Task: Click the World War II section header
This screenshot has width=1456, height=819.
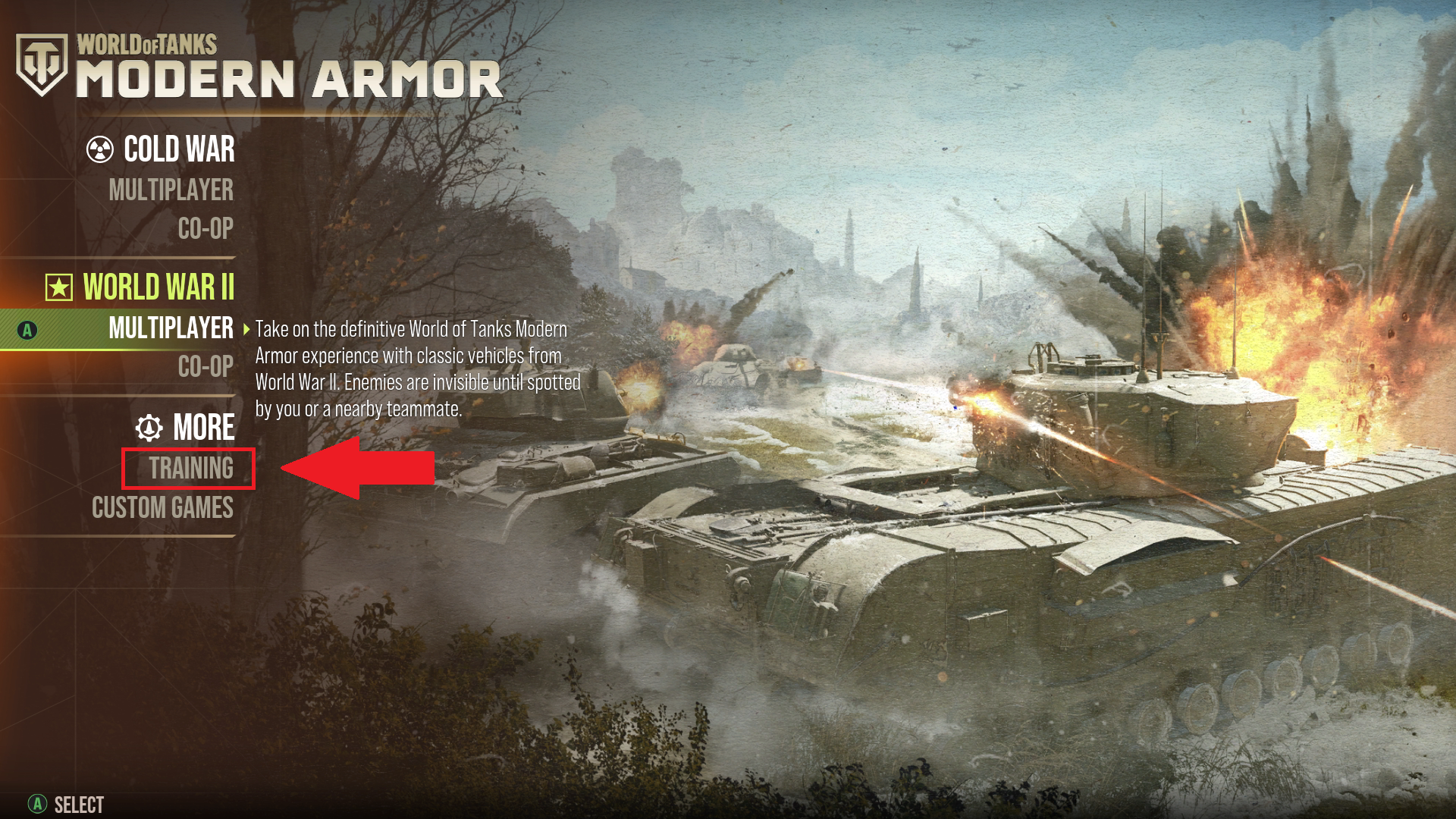Action: (x=160, y=288)
